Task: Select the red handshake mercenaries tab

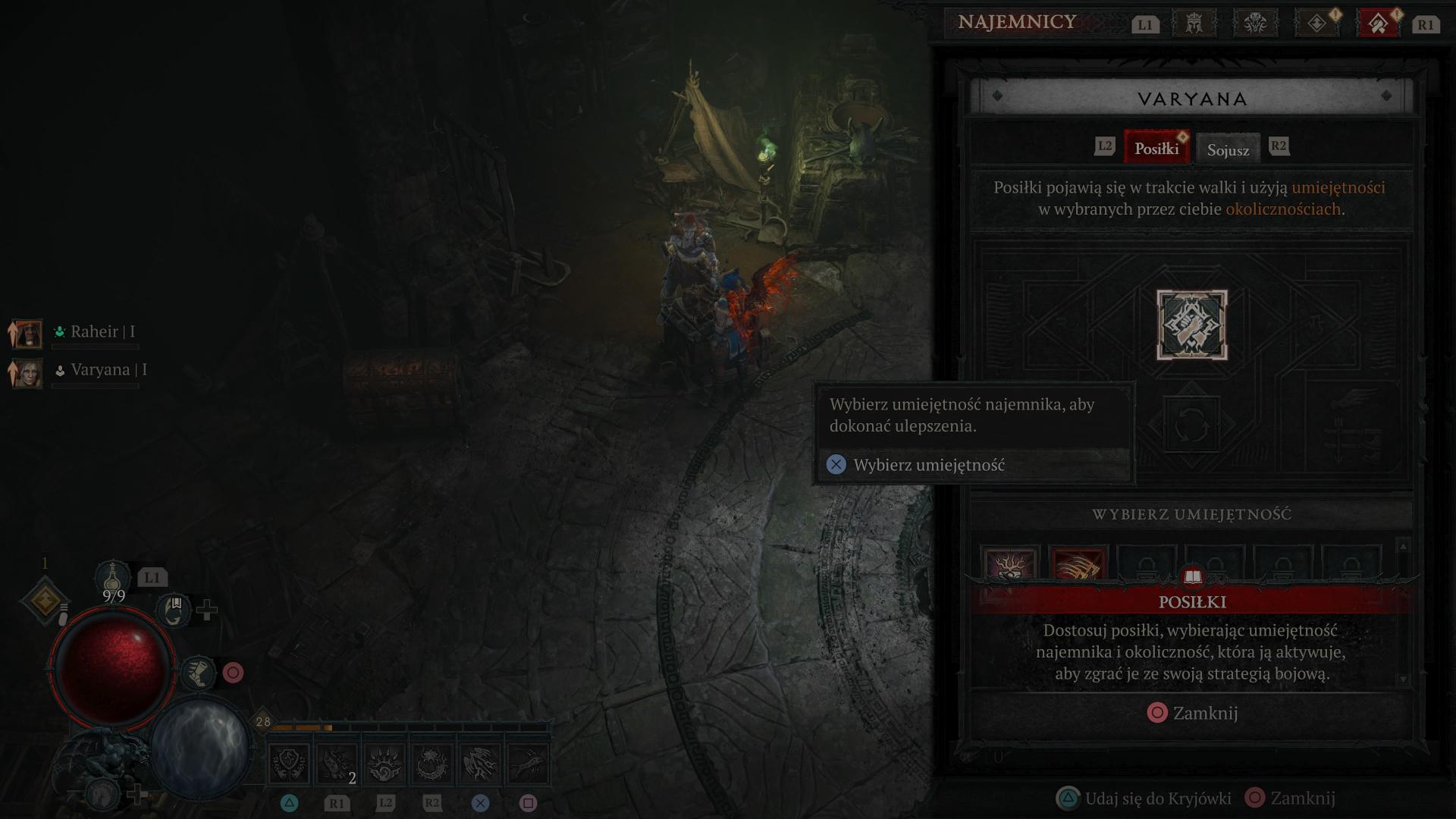Action: [x=1379, y=24]
